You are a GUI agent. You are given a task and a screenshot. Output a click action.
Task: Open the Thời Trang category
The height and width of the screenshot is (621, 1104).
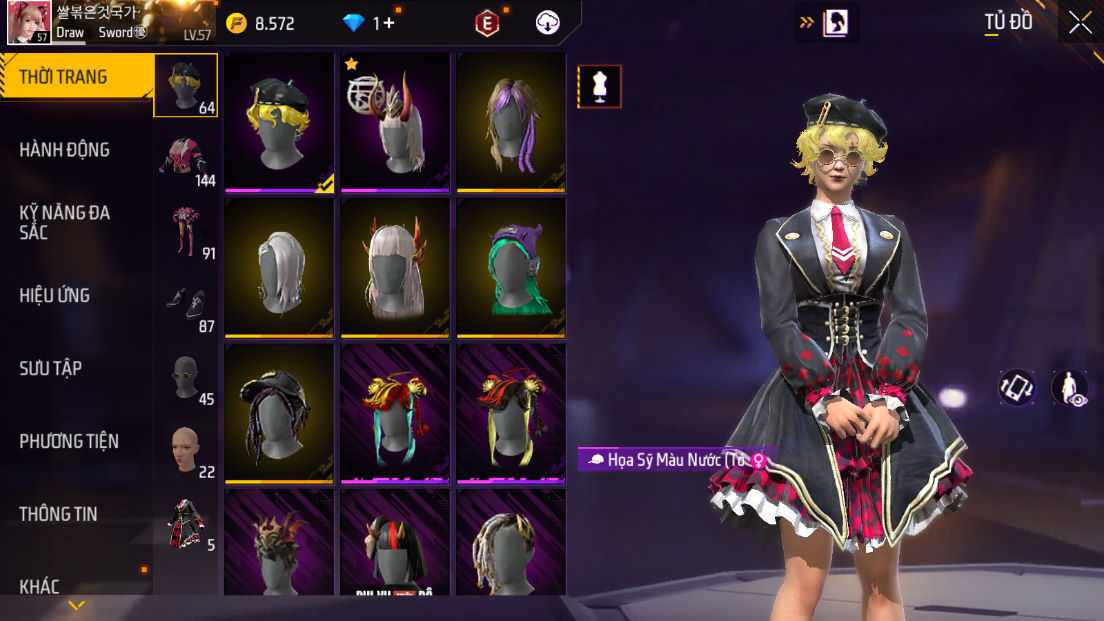coord(64,77)
